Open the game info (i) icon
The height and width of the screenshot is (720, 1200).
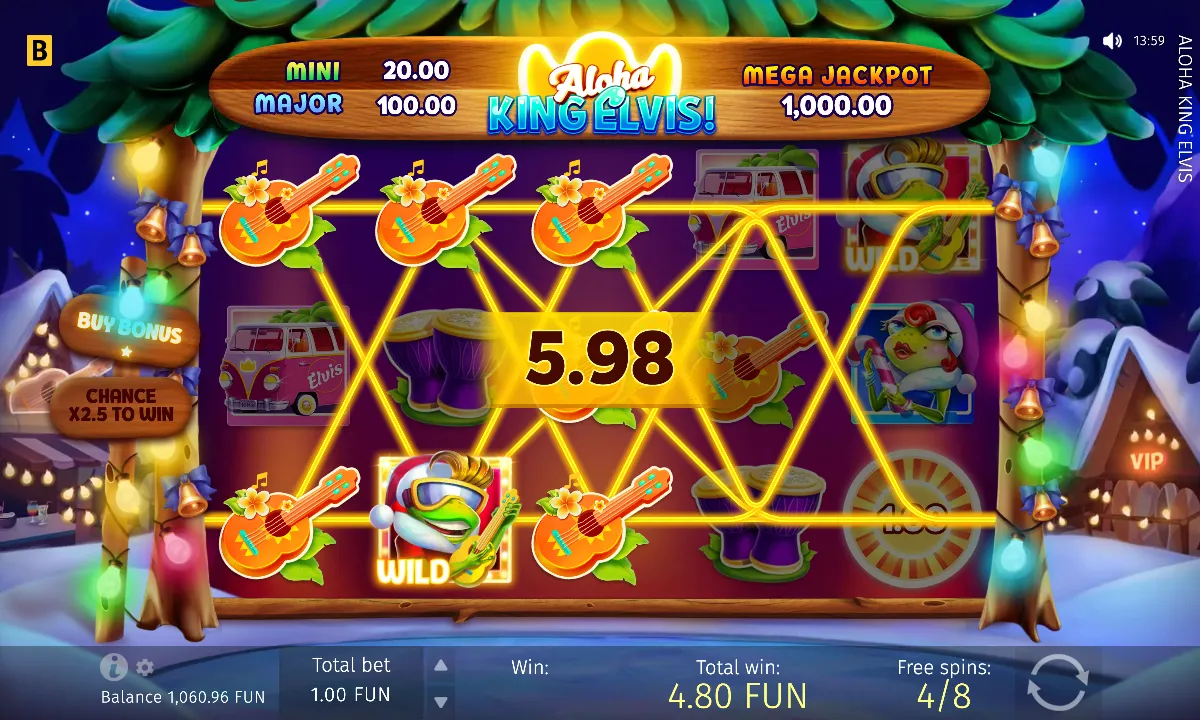[113, 667]
